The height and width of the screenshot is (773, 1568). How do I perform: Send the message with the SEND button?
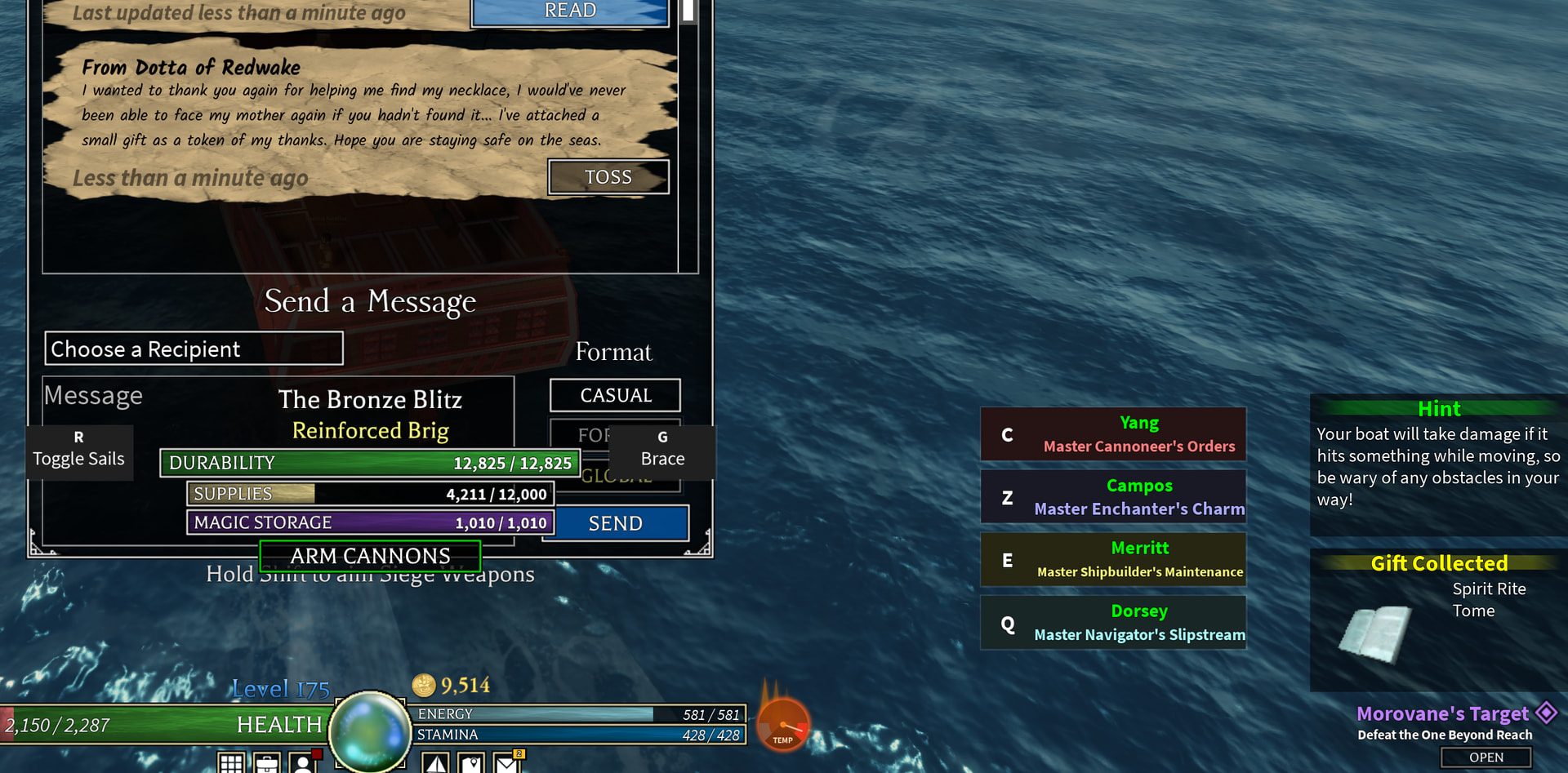[616, 523]
